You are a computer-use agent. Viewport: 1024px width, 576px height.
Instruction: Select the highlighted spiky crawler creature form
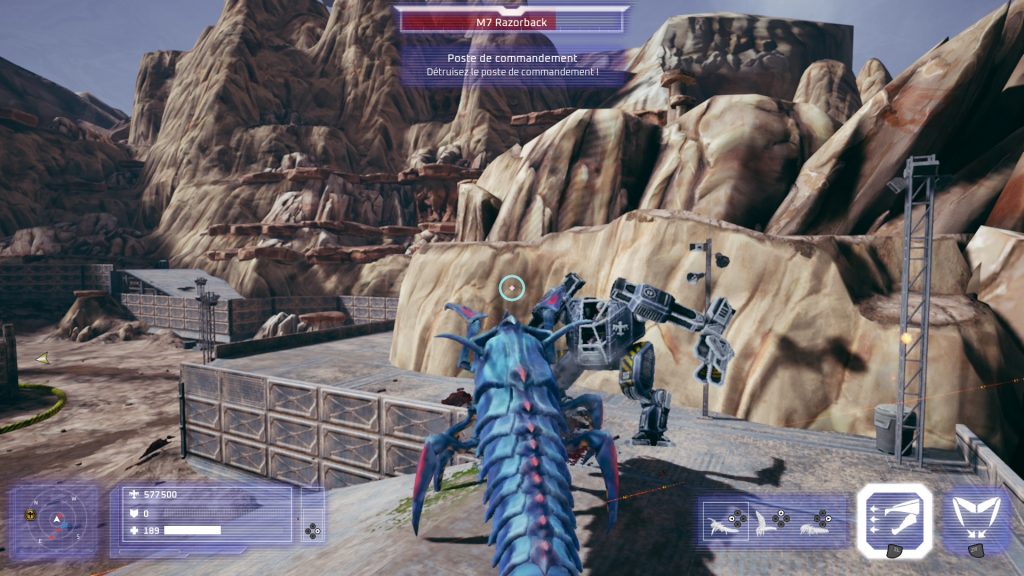click(x=722, y=521)
